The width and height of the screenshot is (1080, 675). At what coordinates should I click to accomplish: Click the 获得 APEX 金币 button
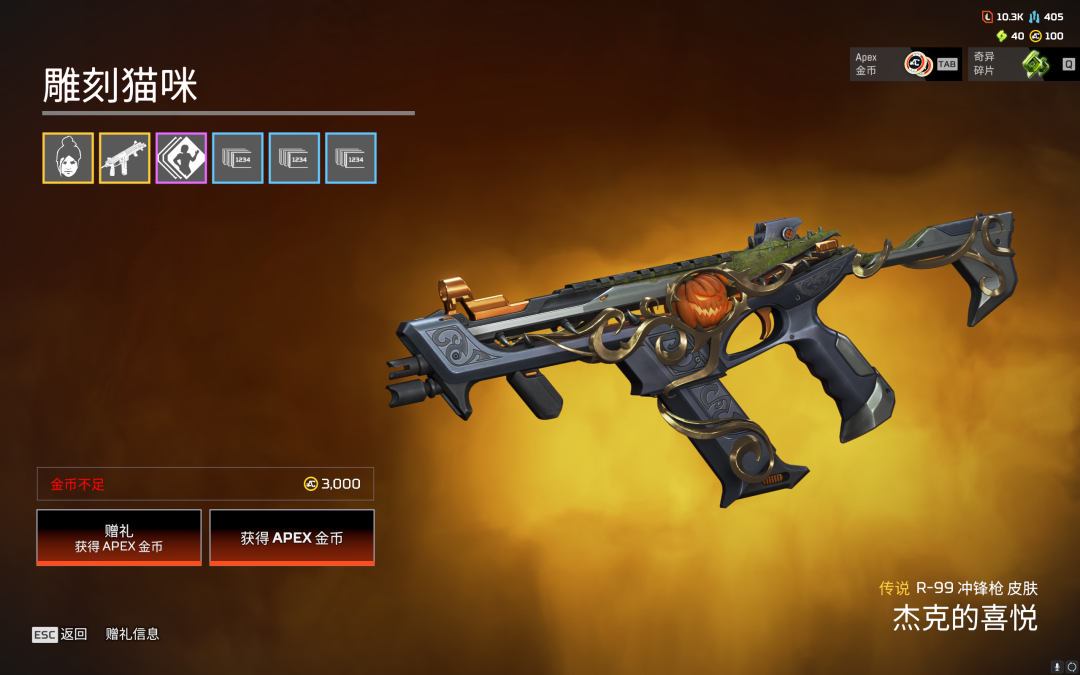pos(292,537)
